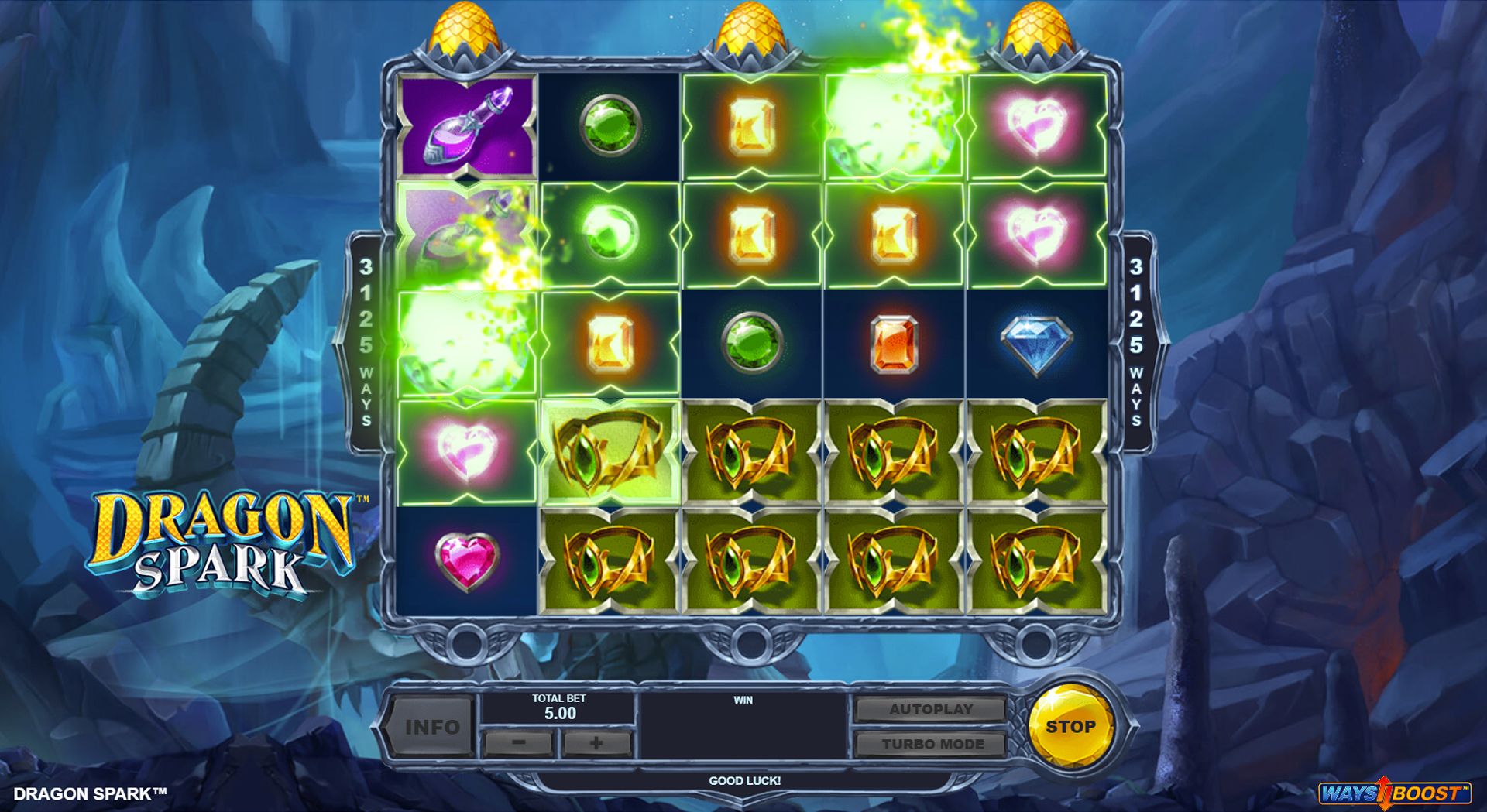Click the golden dragon egg above the middle reel
The height and width of the screenshot is (812, 1487).
click(x=745, y=27)
